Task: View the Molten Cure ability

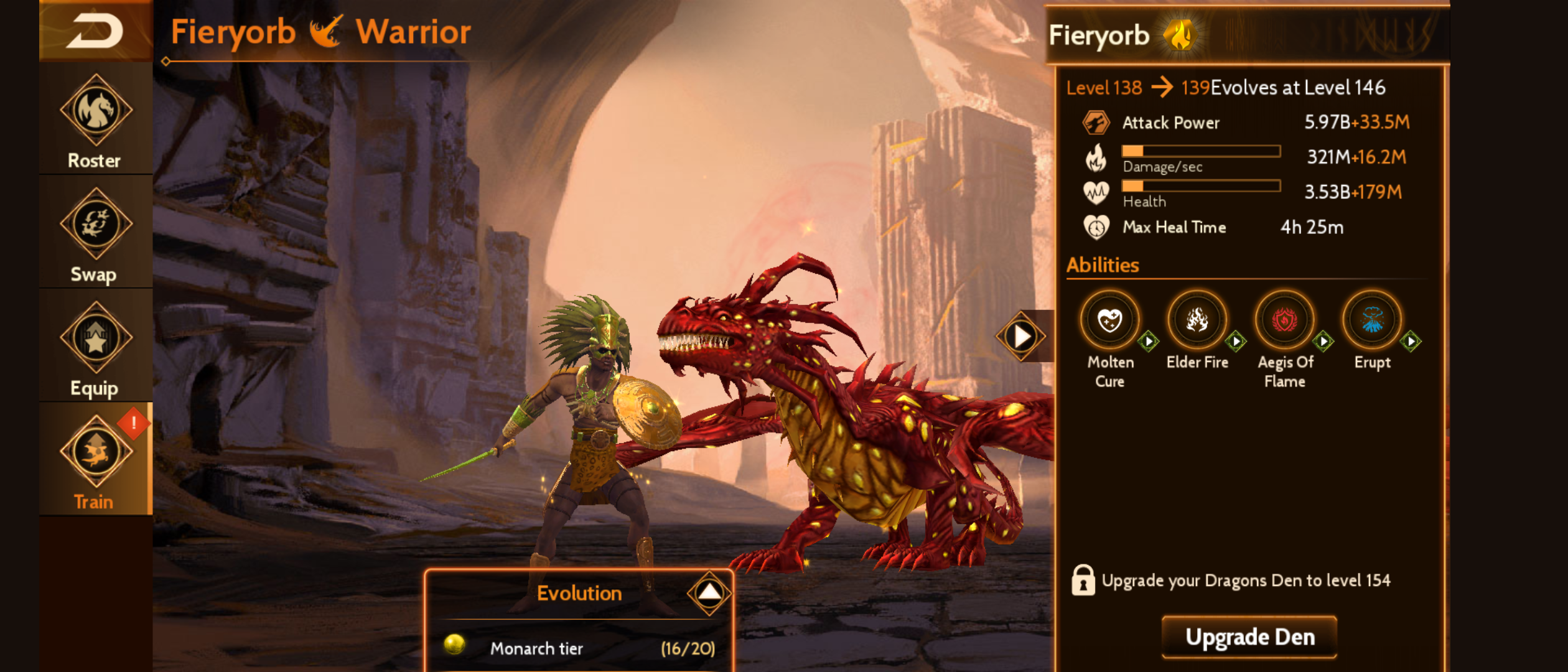Action: pos(1110,321)
